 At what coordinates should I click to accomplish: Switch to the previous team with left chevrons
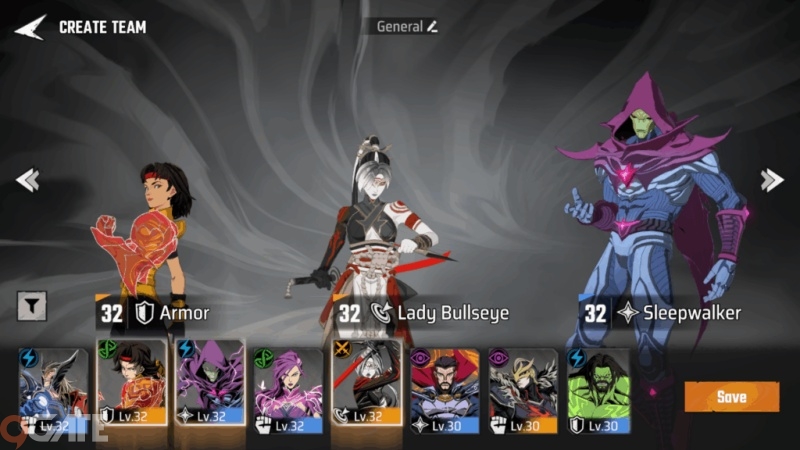point(27,180)
